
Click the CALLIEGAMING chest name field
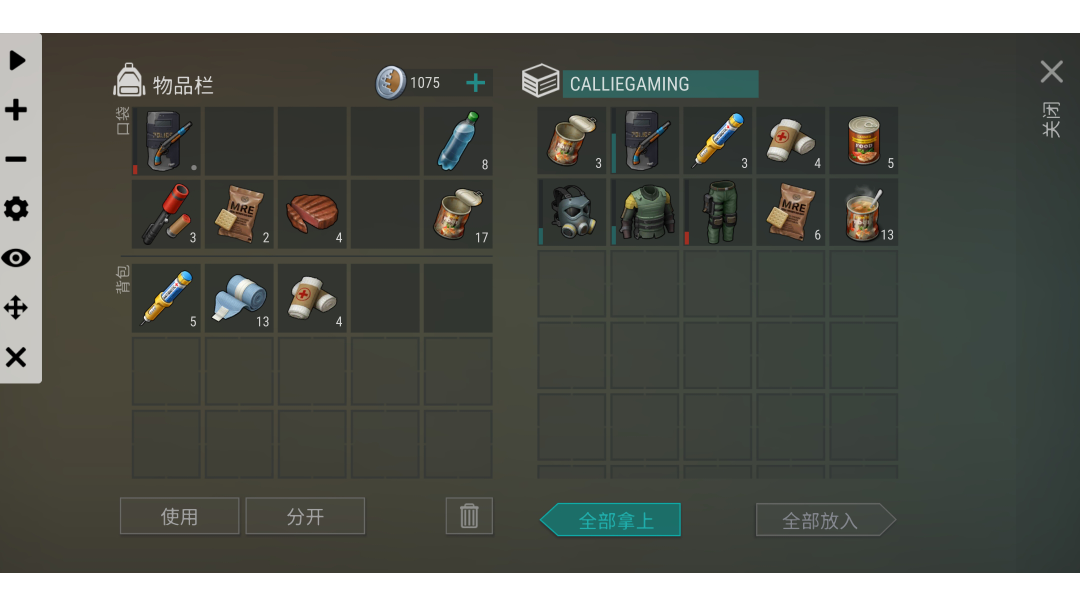tap(660, 84)
